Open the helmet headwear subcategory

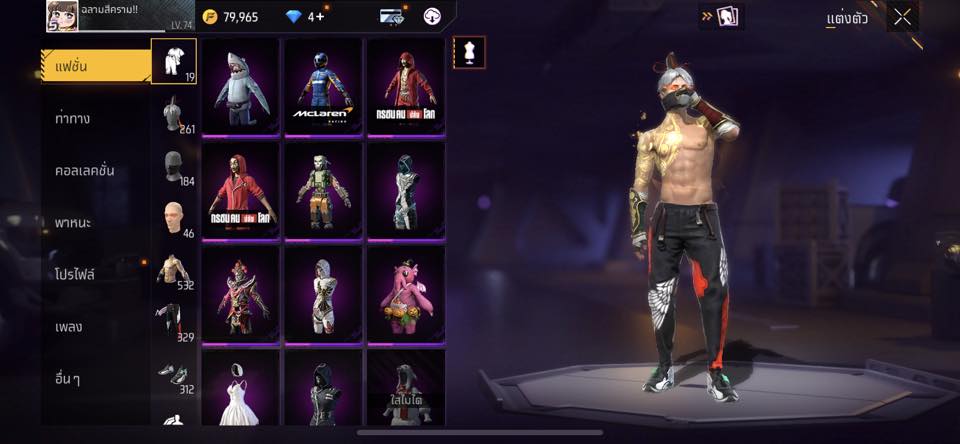(173, 114)
